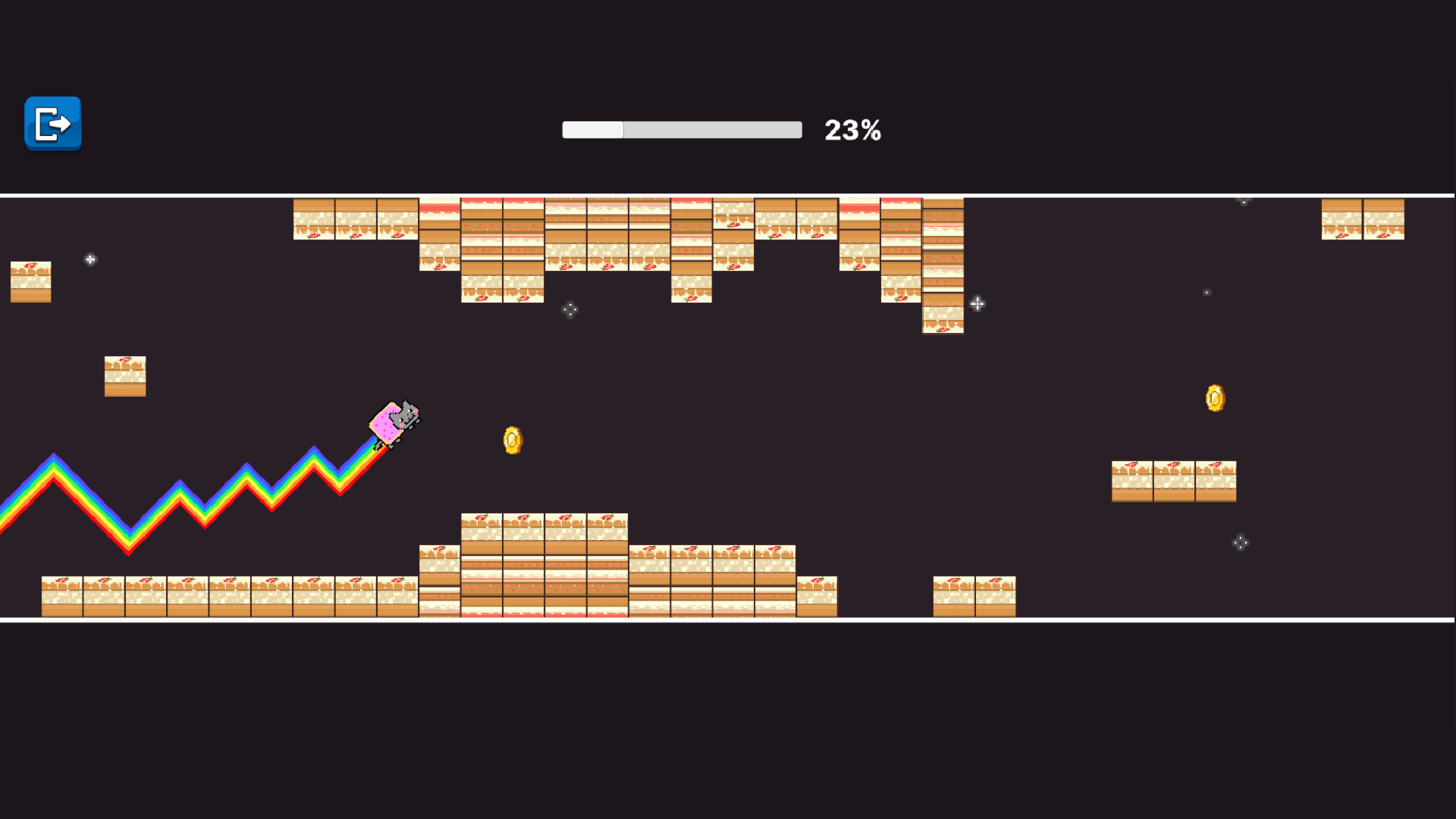Click the sparkle left of the small cake block
Screen dimensions: 1456x819
click(90, 259)
